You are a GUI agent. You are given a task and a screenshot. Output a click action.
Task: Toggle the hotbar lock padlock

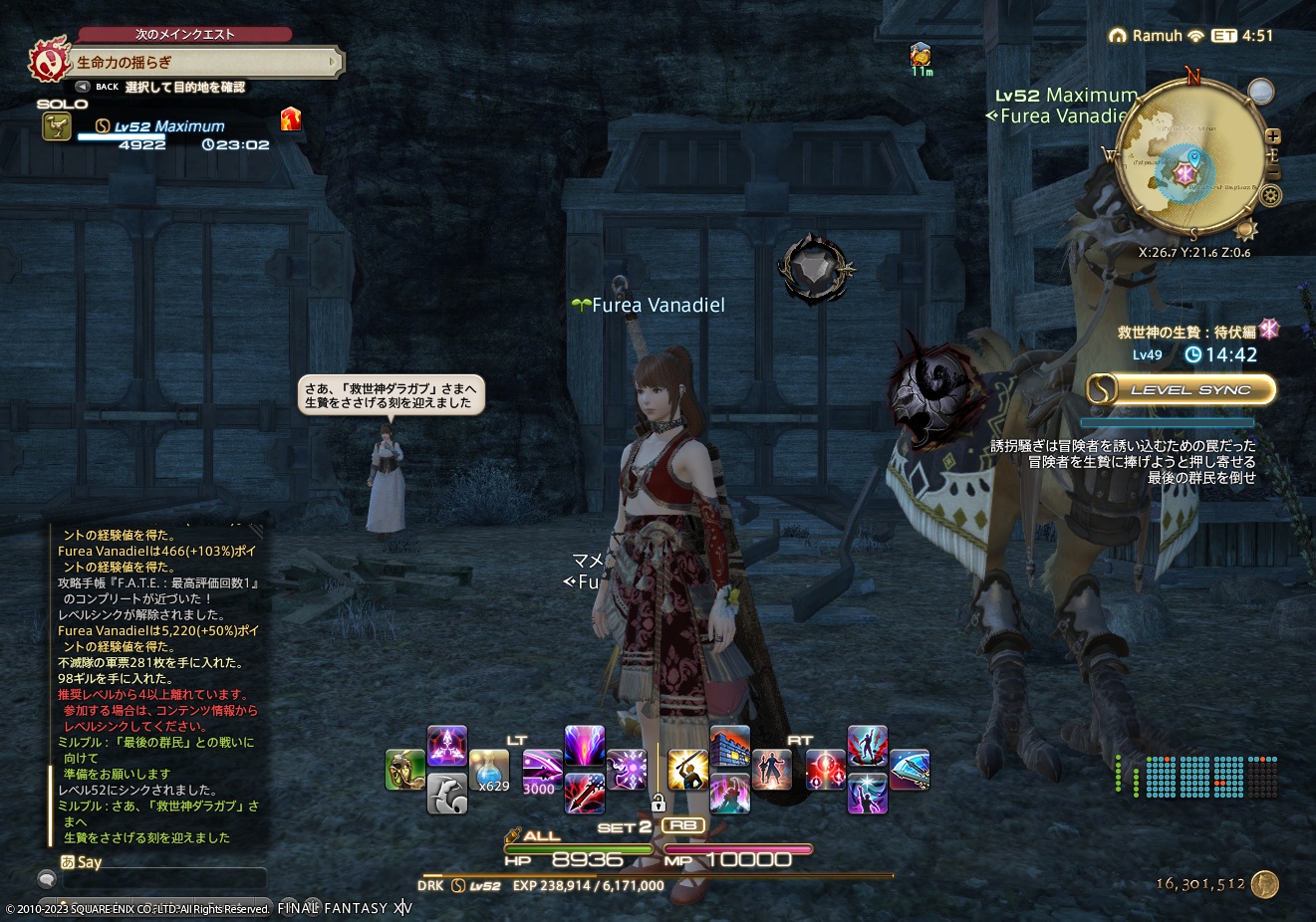click(658, 803)
